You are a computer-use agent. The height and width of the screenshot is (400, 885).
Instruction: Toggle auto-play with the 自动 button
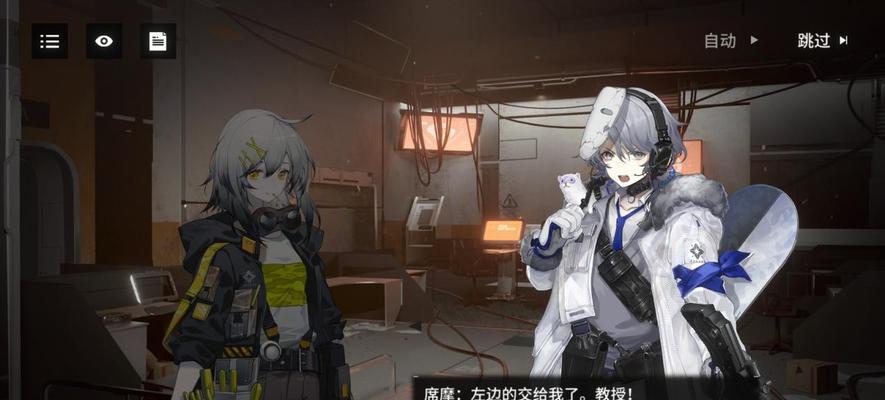(731, 41)
